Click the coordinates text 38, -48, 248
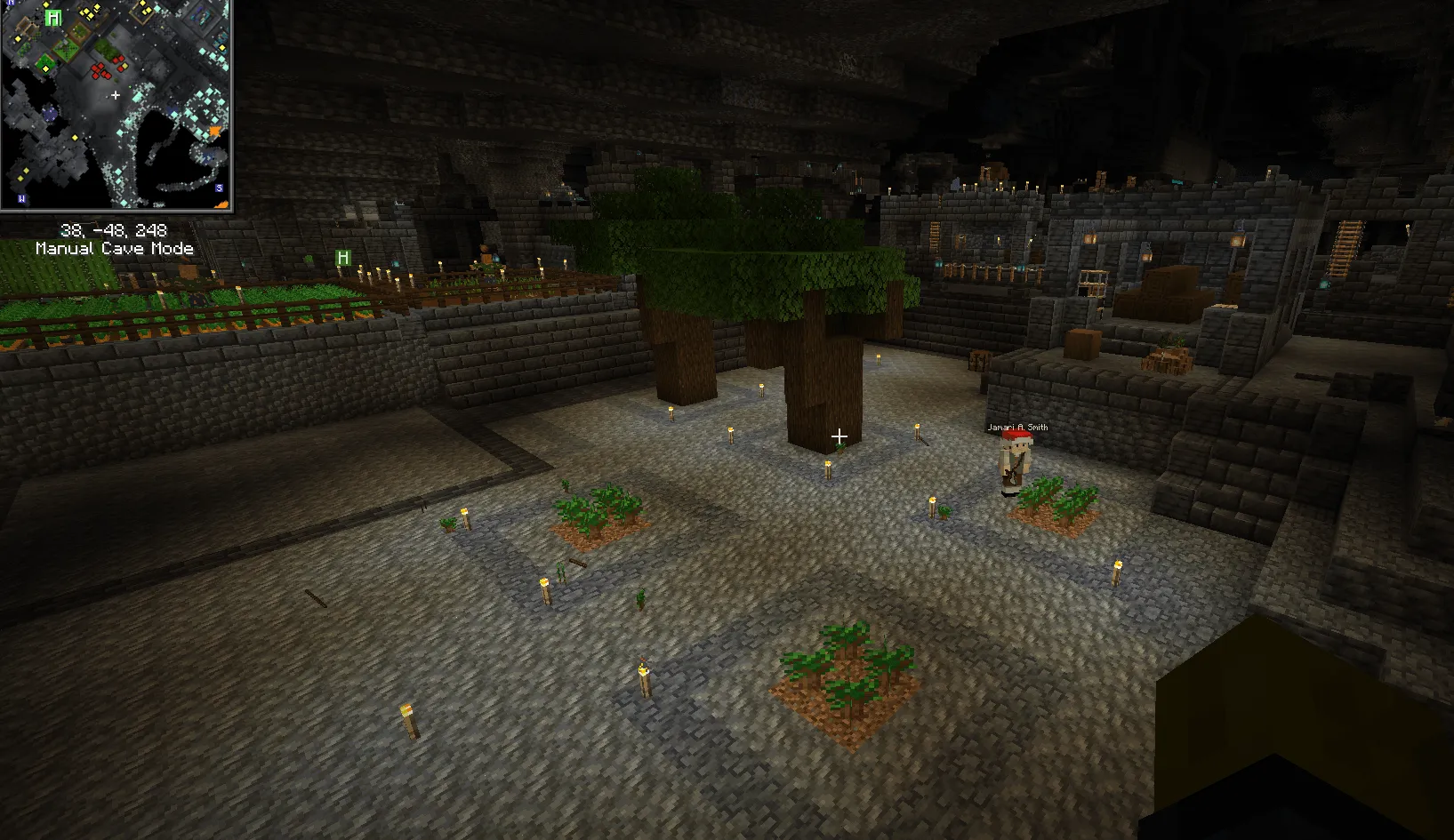The height and width of the screenshot is (840, 1454). coord(114,231)
